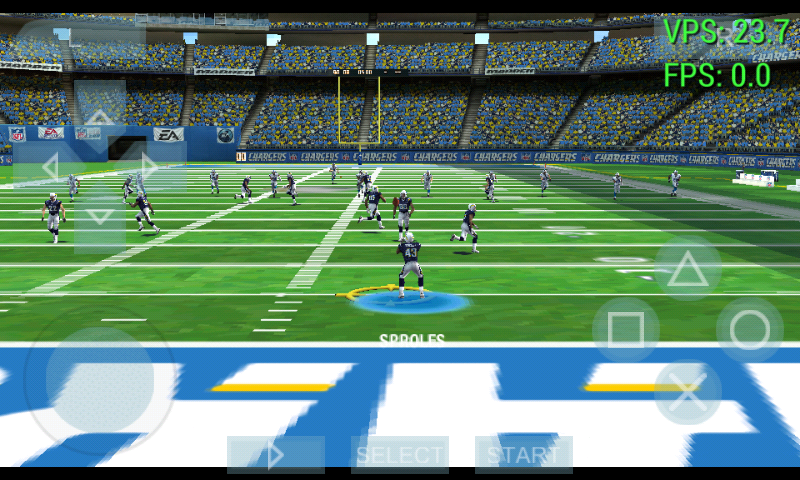Tap the D-pad left arrow

pos(50,165)
